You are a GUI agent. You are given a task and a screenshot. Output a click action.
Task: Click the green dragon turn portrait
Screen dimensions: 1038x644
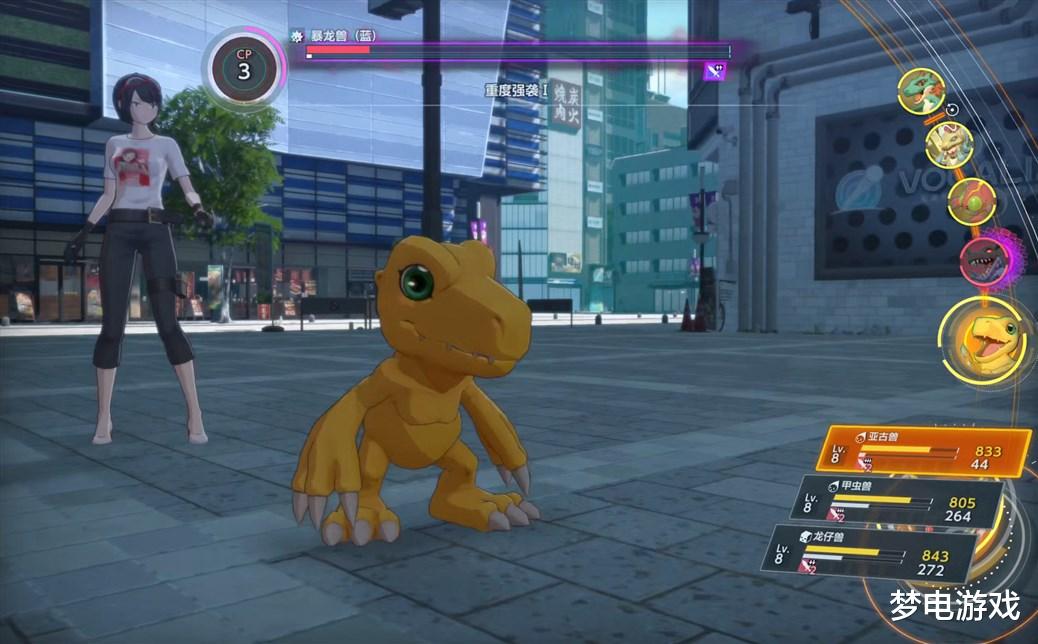point(921,92)
